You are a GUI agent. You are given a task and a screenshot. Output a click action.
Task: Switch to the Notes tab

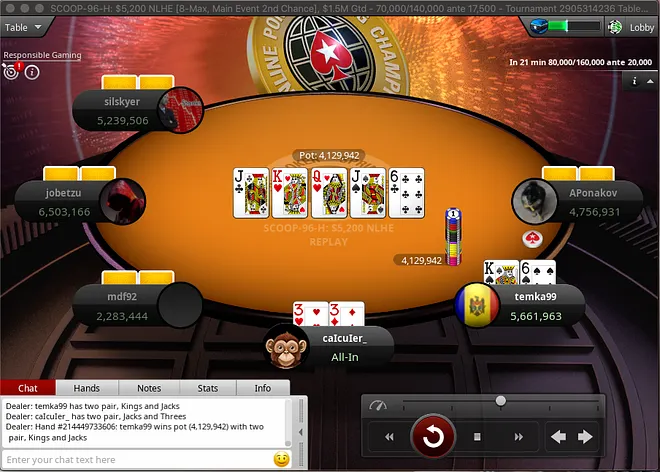coord(148,388)
